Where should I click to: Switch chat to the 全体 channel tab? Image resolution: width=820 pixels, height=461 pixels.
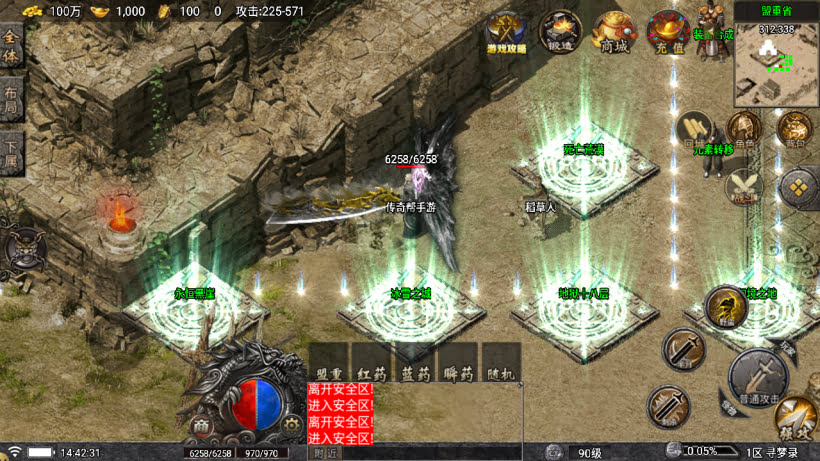11,49
